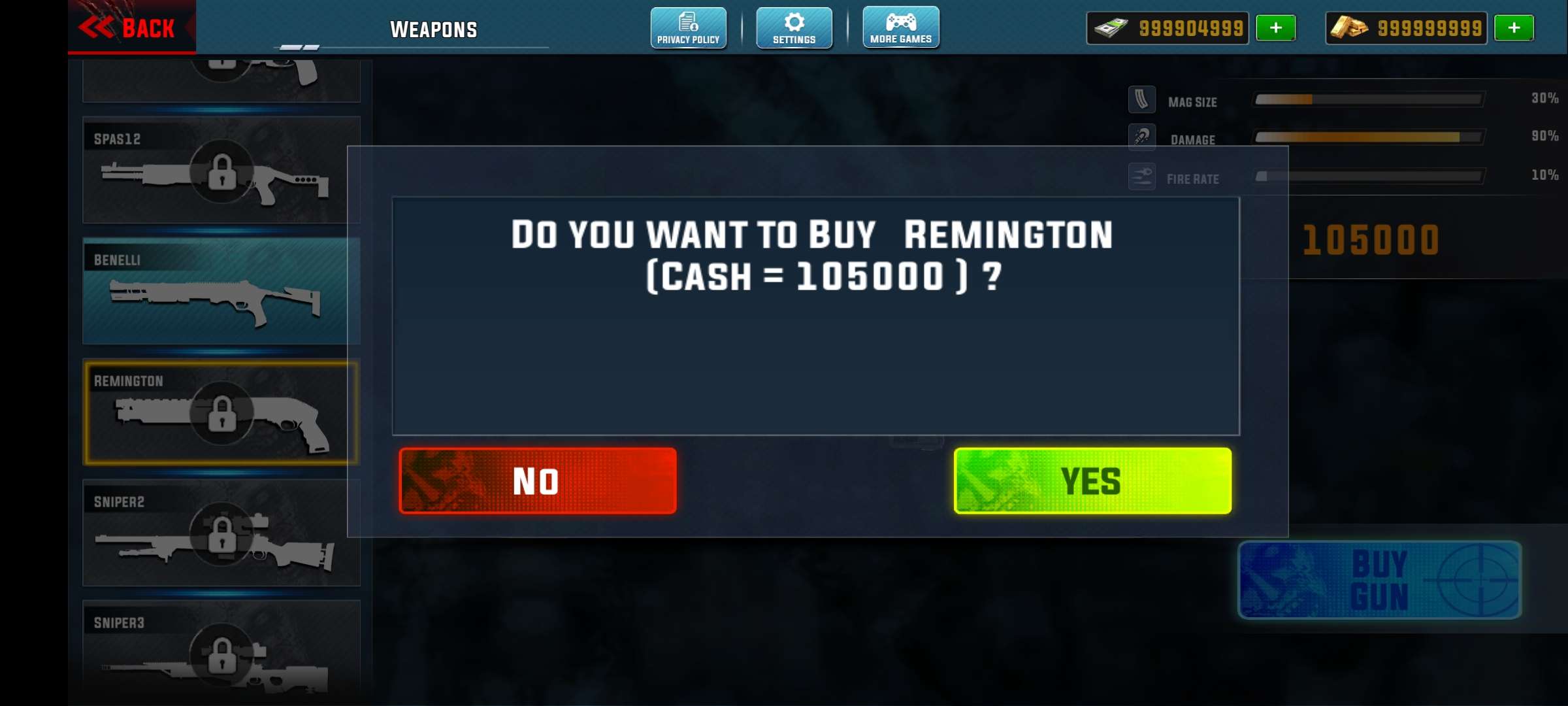Screen dimensions: 1568x706
Task: Decline the purchase with NO
Action: click(537, 481)
